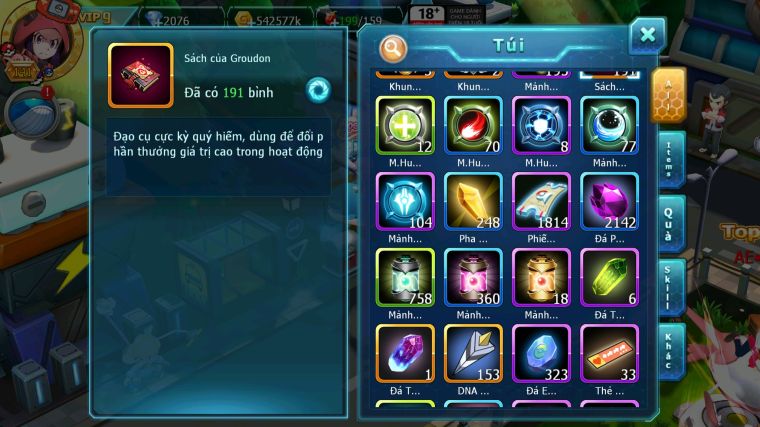Image resolution: width=760 pixels, height=427 pixels.
Task: Choose the red flame orb with 70
Action: pos(473,125)
